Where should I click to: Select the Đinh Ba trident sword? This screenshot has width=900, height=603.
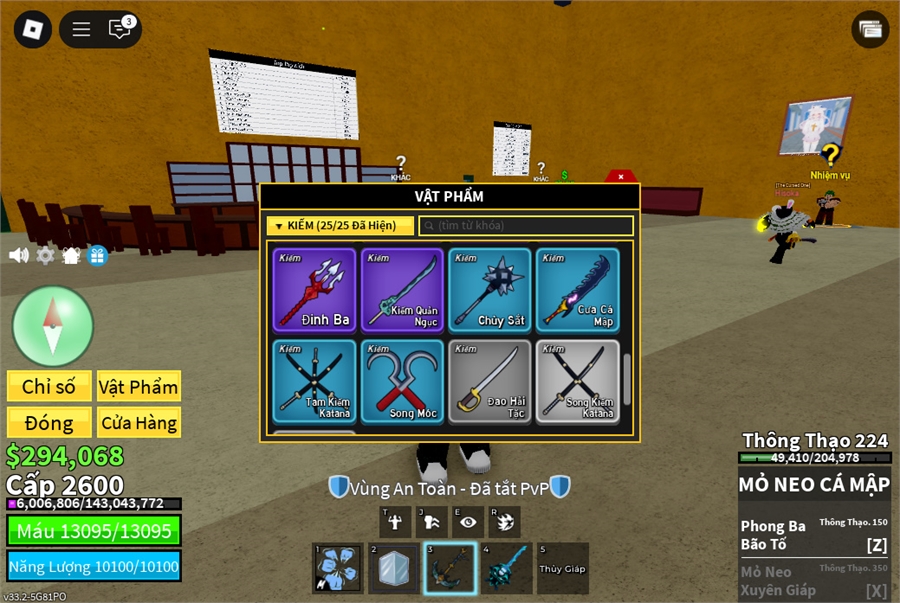(x=316, y=290)
